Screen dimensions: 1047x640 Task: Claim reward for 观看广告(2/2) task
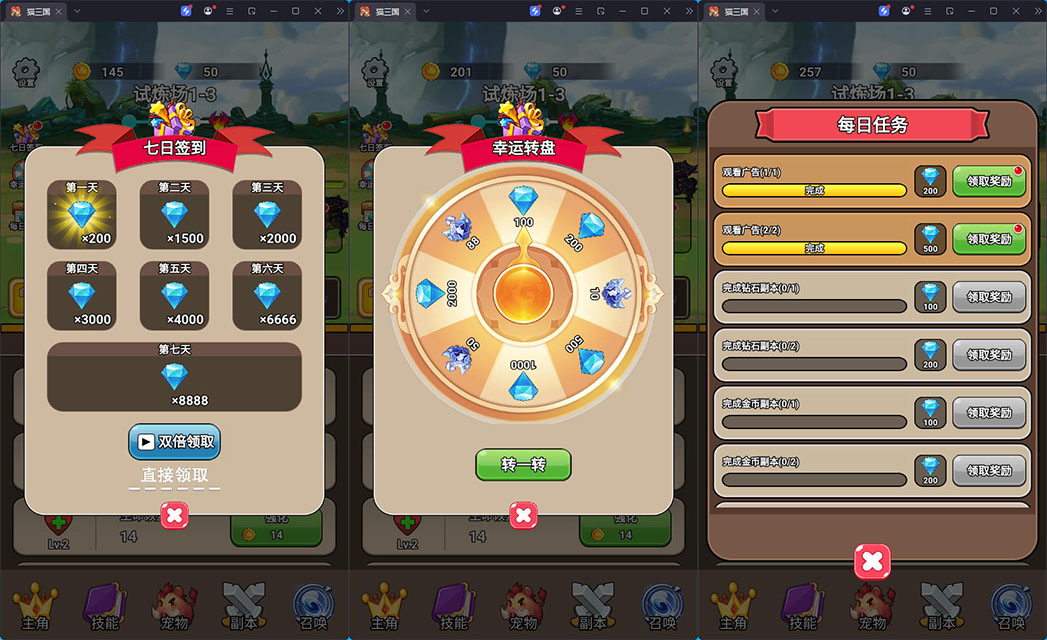tap(989, 239)
